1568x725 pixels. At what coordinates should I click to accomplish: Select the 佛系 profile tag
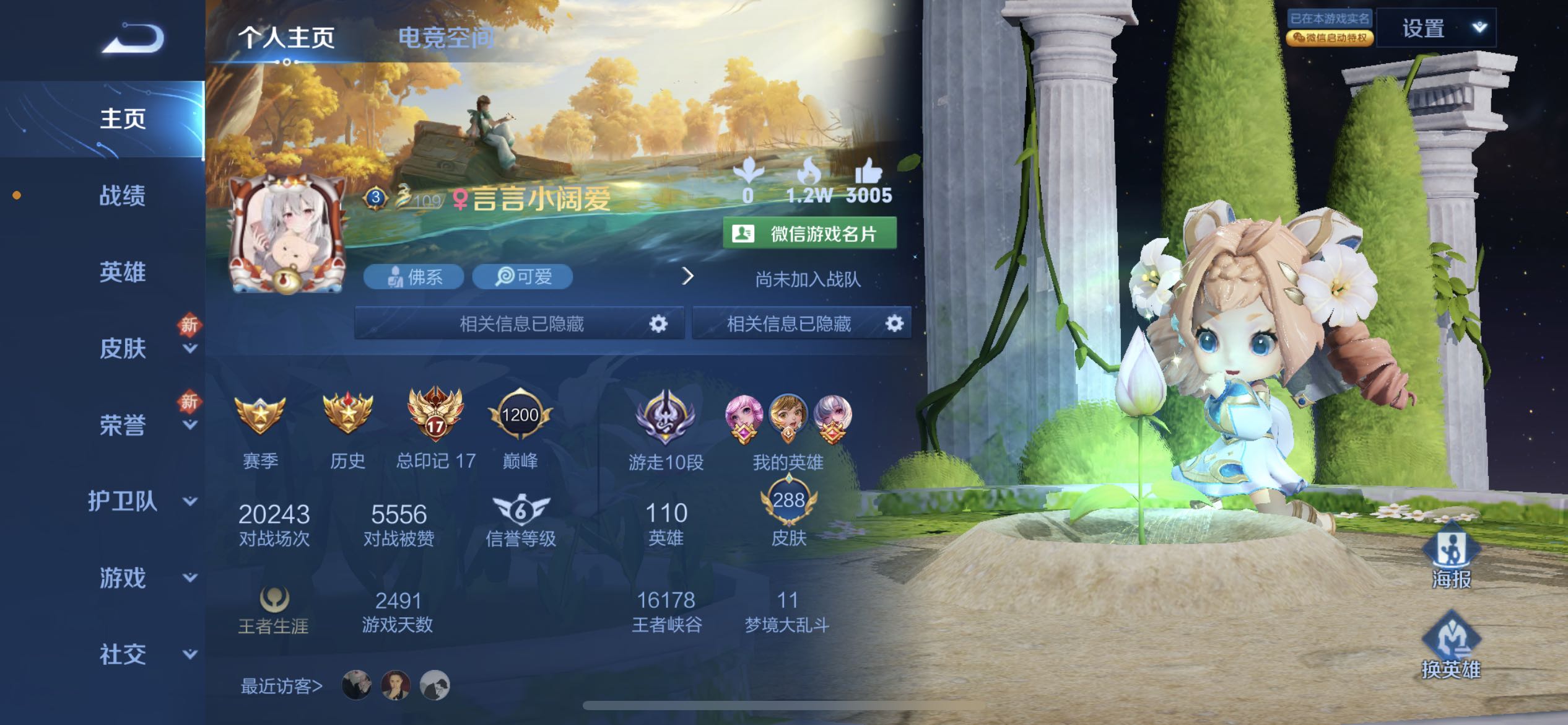(414, 276)
